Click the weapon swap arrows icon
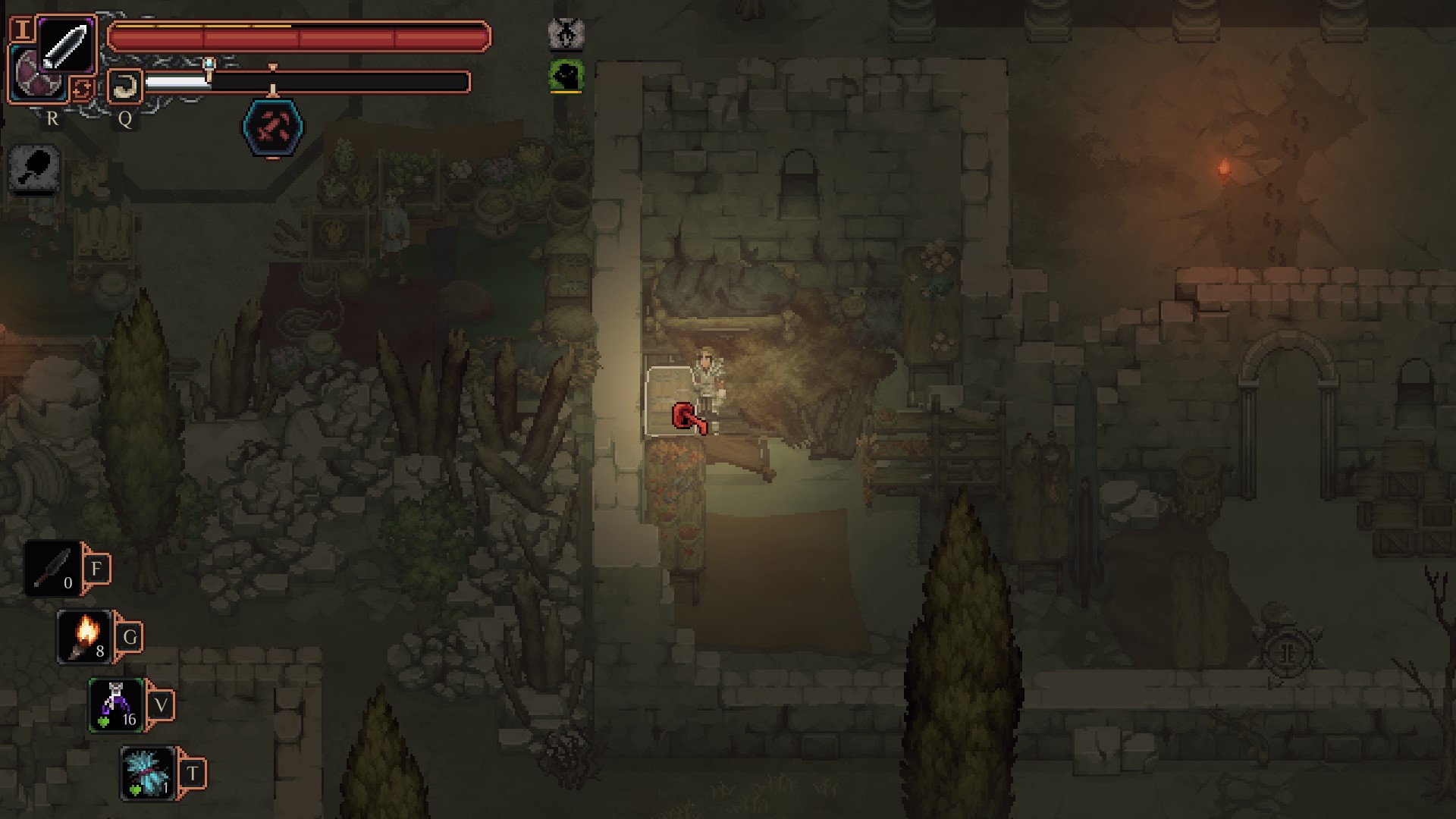This screenshot has width=1456, height=819. tap(82, 89)
